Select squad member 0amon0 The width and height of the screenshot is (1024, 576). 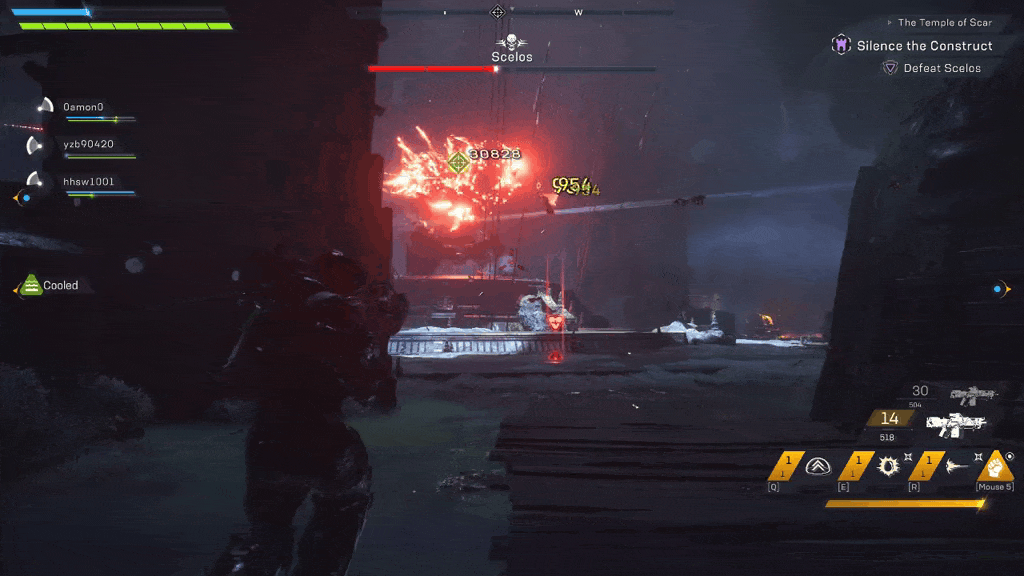pyautogui.click(x=83, y=106)
